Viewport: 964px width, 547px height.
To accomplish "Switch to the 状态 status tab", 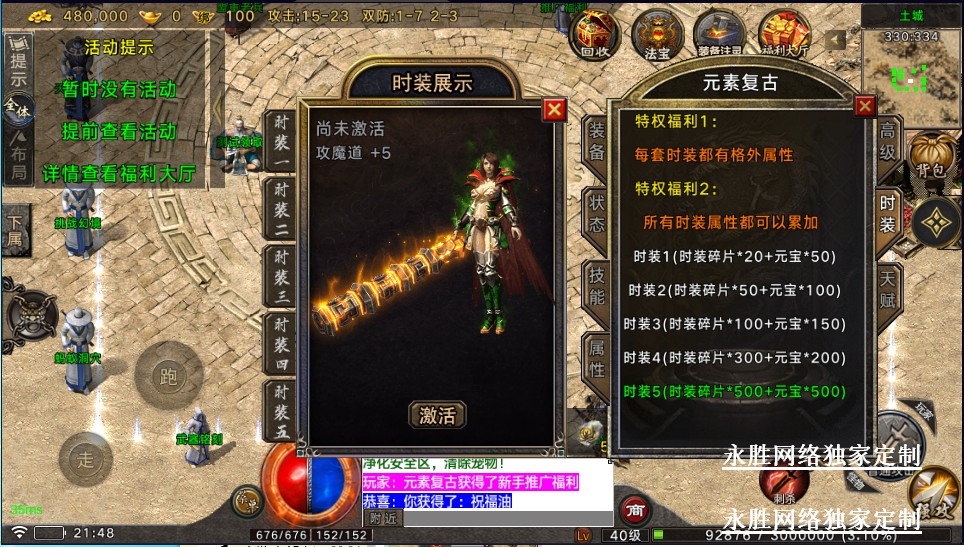I will click(596, 212).
